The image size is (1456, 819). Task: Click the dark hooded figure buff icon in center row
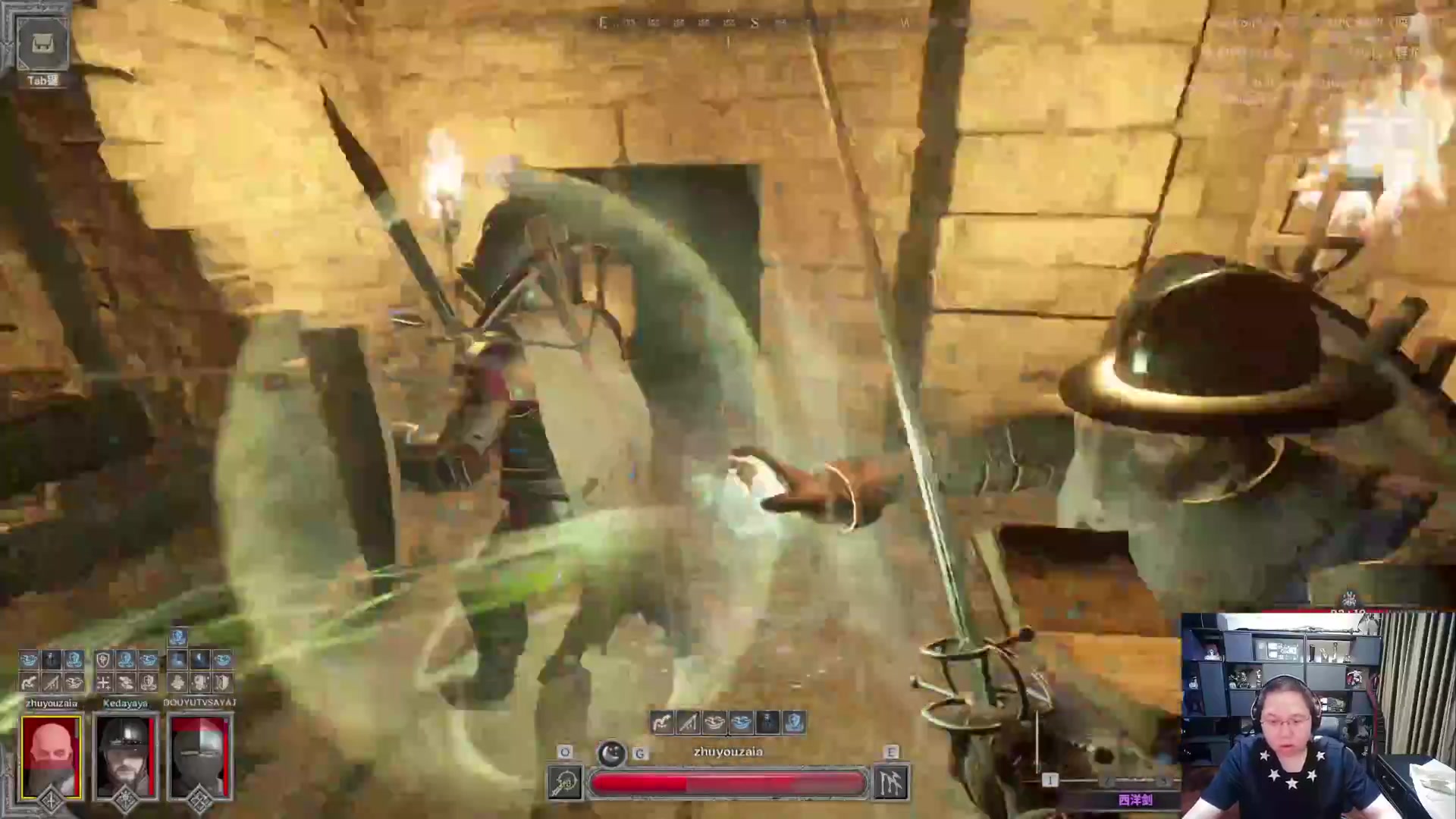pos(767,723)
